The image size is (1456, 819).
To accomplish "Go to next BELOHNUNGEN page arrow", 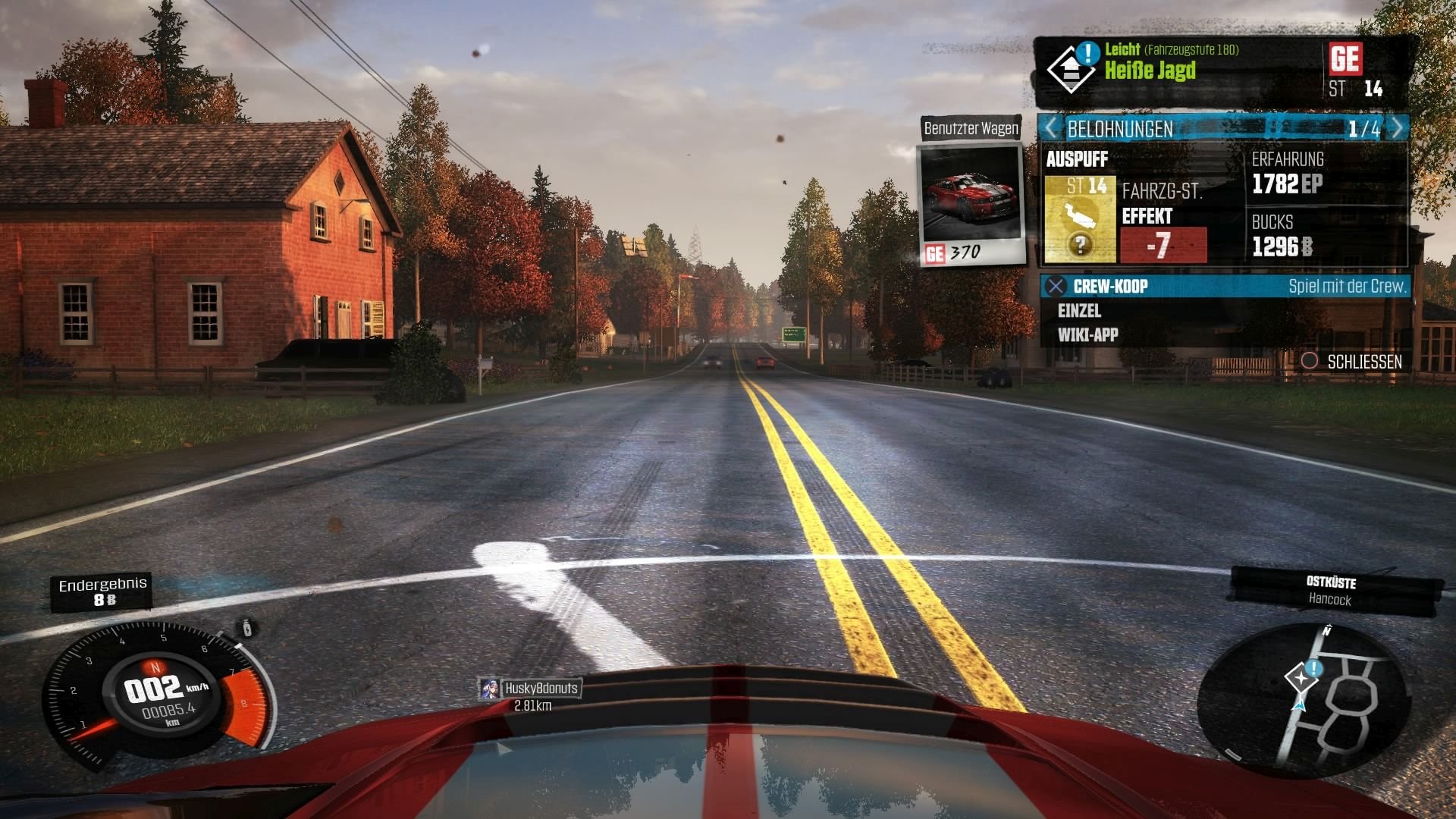I will (1397, 128).
